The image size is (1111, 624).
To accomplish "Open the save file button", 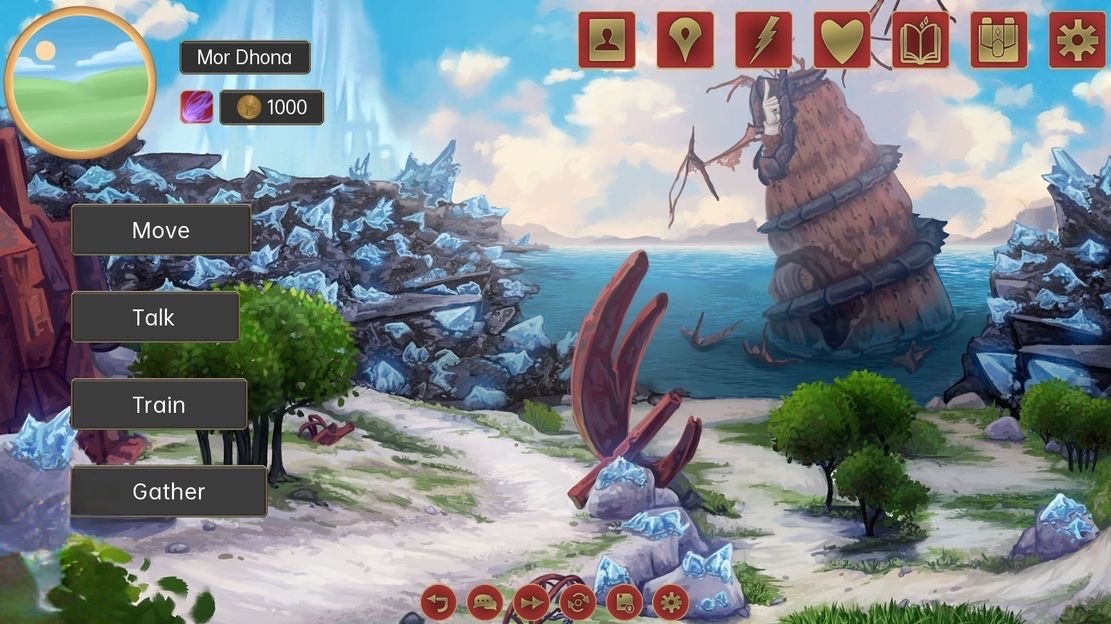I will pyautogui.click(x=624, y=602).
